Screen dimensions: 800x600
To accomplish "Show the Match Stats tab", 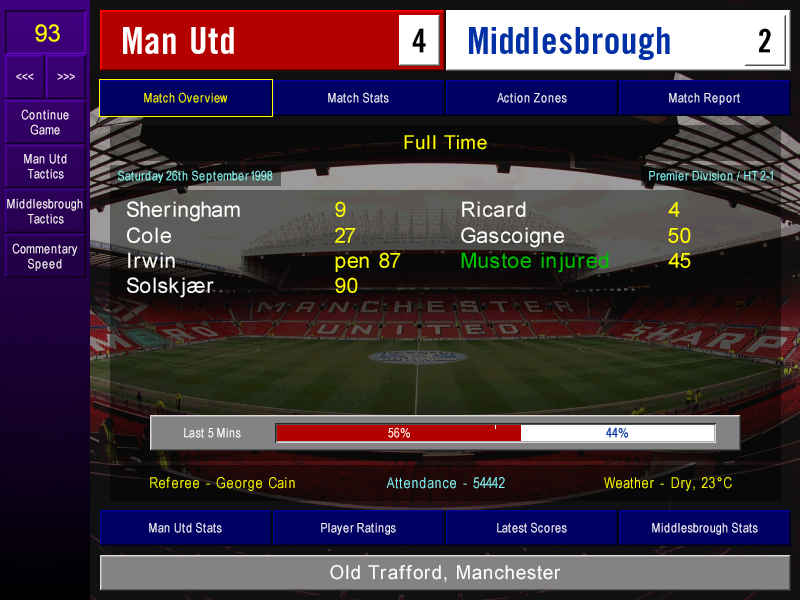I will [x=358, y=98].
